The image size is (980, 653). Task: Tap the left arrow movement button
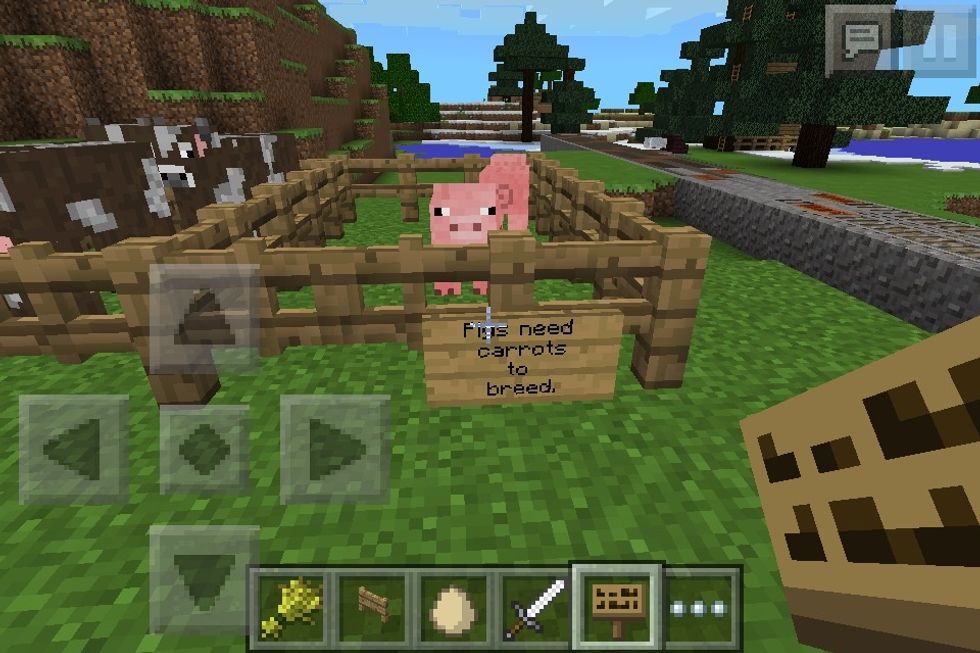pyautogui.click(x=74, y=449)
